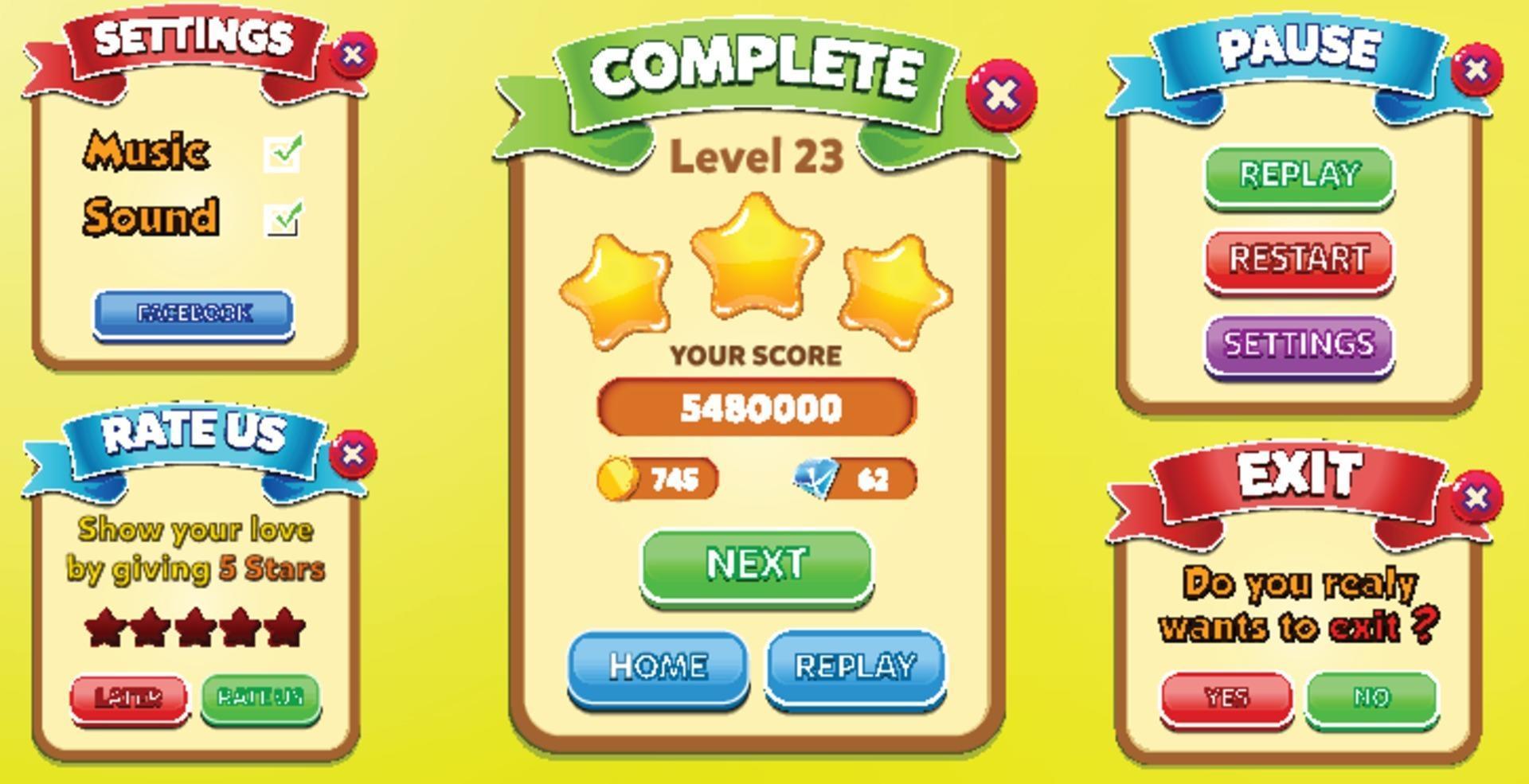Click the red X on the Complete panel

(1002, 96)
